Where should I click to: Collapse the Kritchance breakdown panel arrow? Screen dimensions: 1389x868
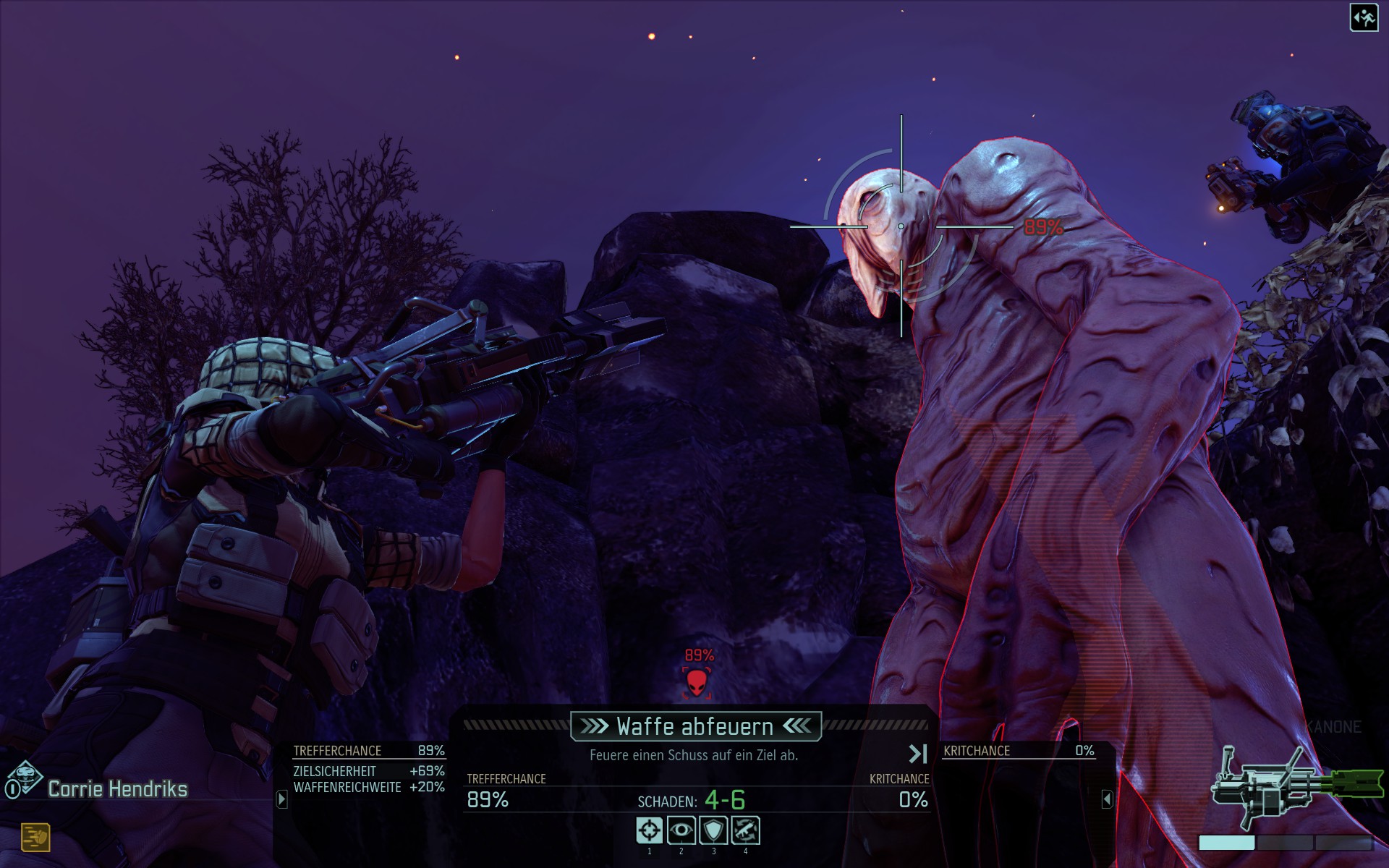1107,799
